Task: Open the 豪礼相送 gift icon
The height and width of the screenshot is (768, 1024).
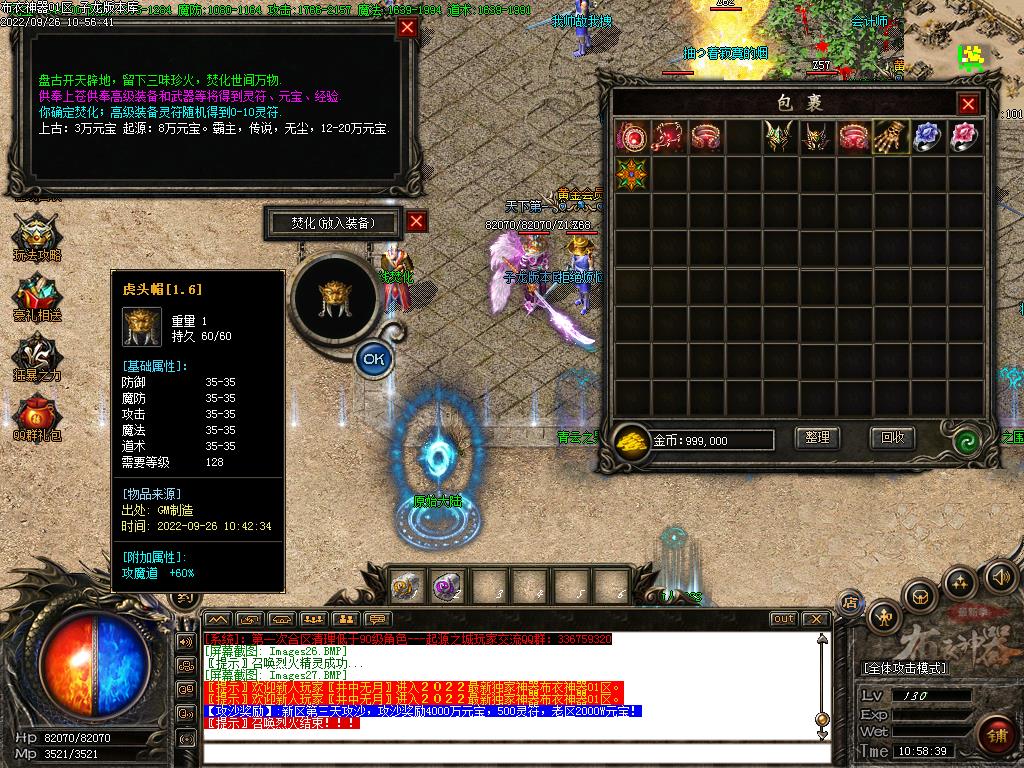Action: tap(36, 297)
